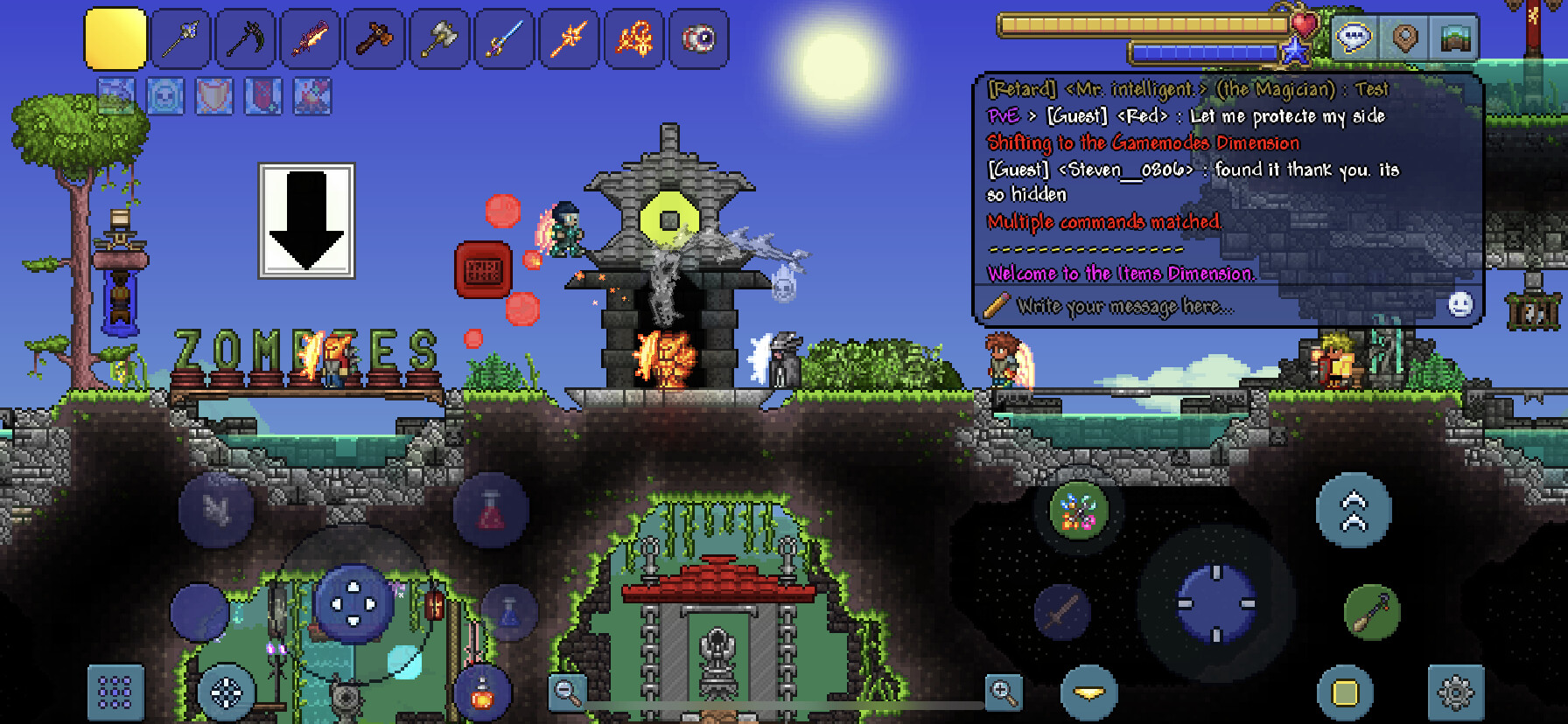
Task: Toggle the crosshair aim control at bottom left
Action: pos(223,693)
